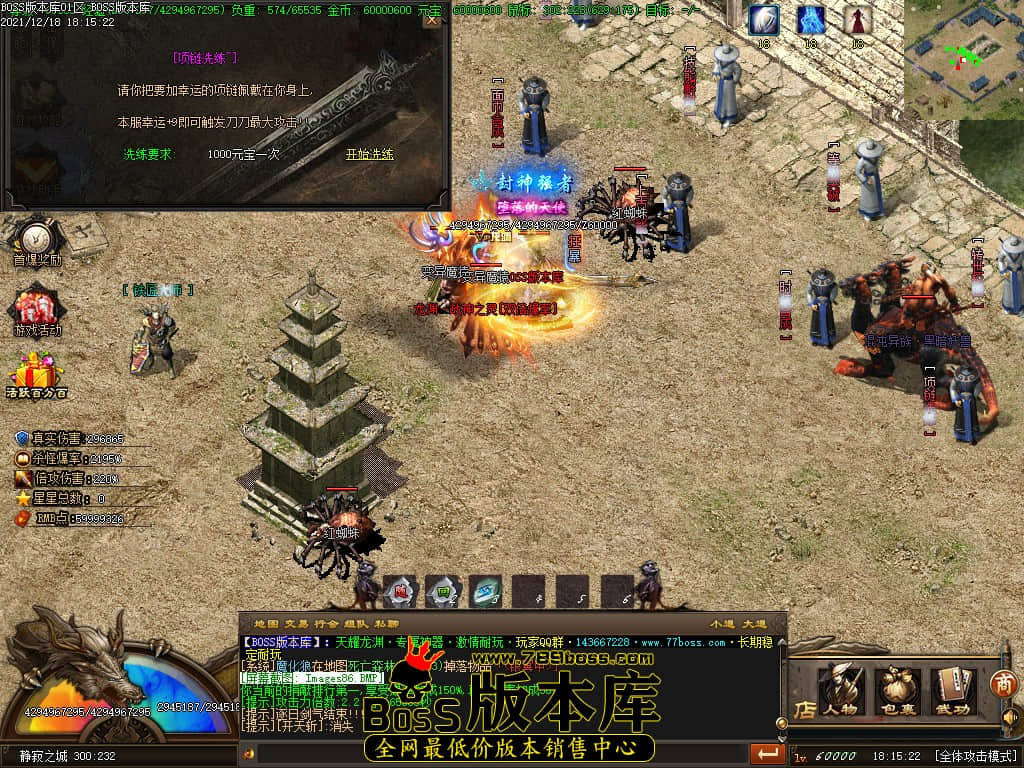This screenshot has width=1024, height=768.
Task: Click the 开始洗练 link in the necklace dialog
Action: (369, 154)
